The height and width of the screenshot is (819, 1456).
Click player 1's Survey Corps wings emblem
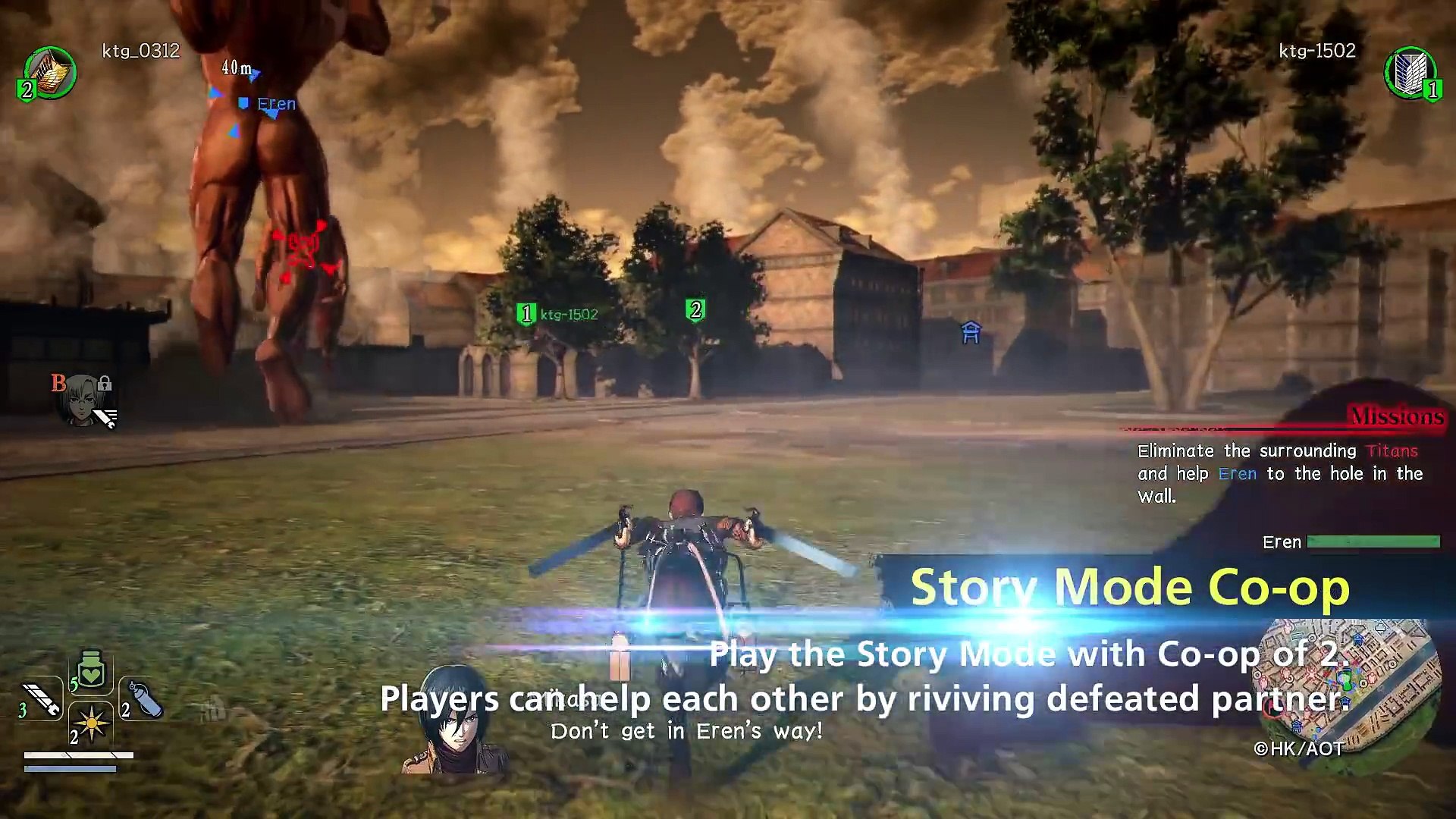tap(1409, 73)
